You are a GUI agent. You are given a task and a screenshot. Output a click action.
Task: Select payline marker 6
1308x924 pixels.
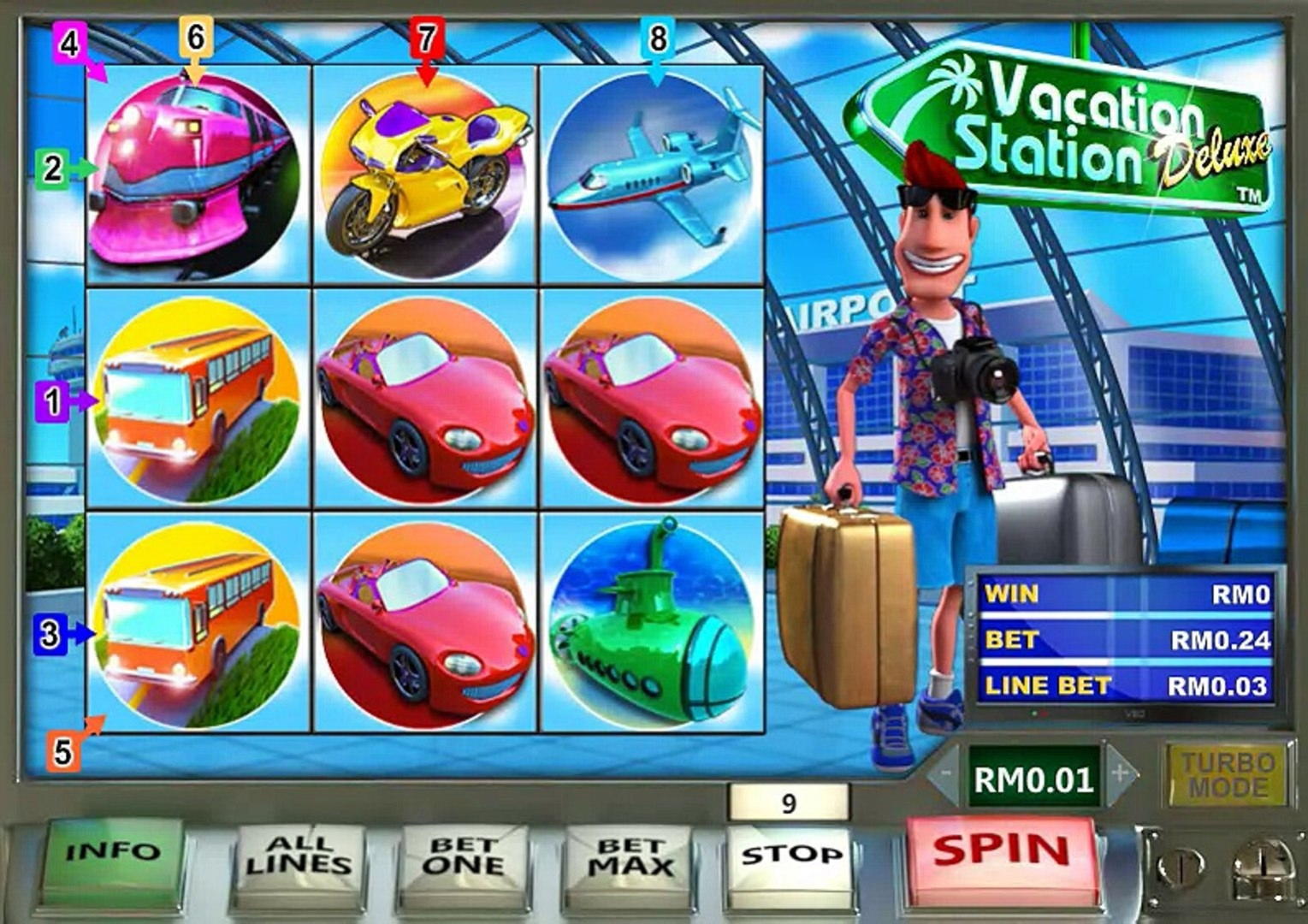point(196,38)
